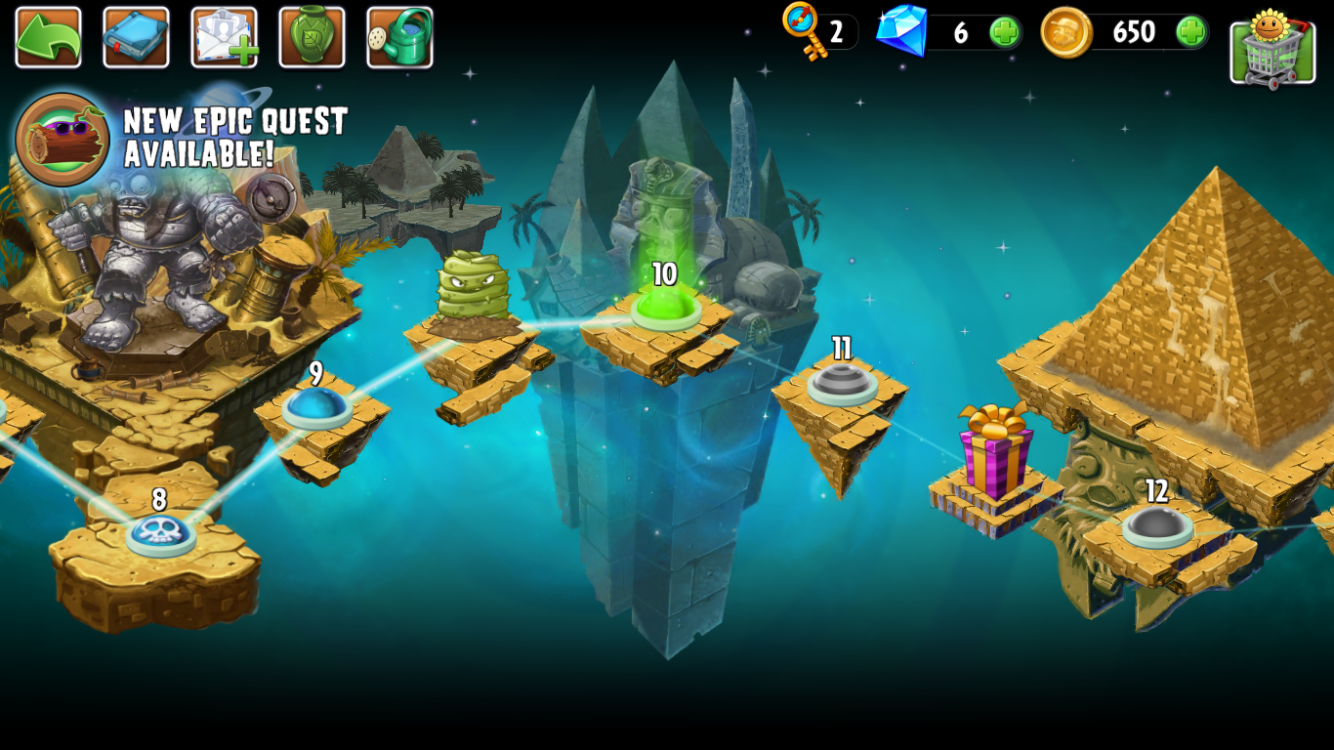Screen dimensions: 1334x750
Task: Enter the watering can garden button
Action: [x=400, y=37]
